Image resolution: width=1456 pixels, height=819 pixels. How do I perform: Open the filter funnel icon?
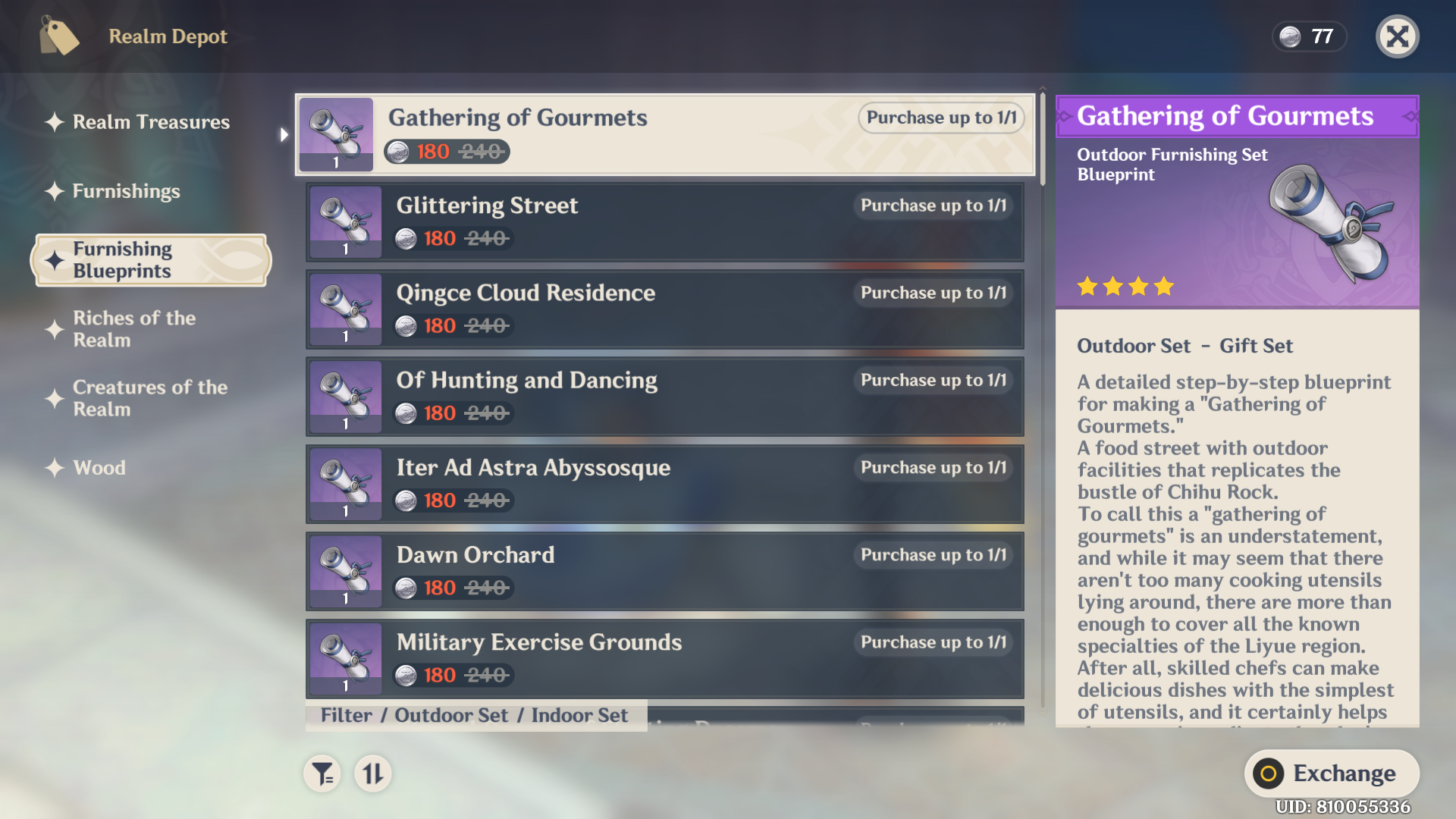(x=322, y=774)
